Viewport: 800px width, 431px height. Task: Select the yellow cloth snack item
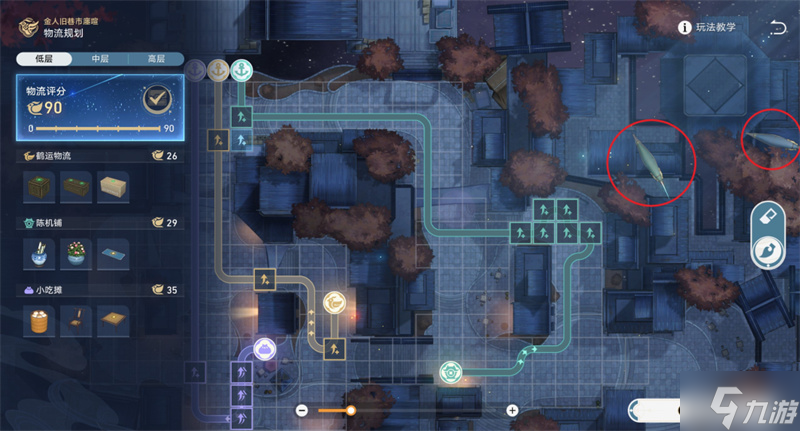coord(111,320)
